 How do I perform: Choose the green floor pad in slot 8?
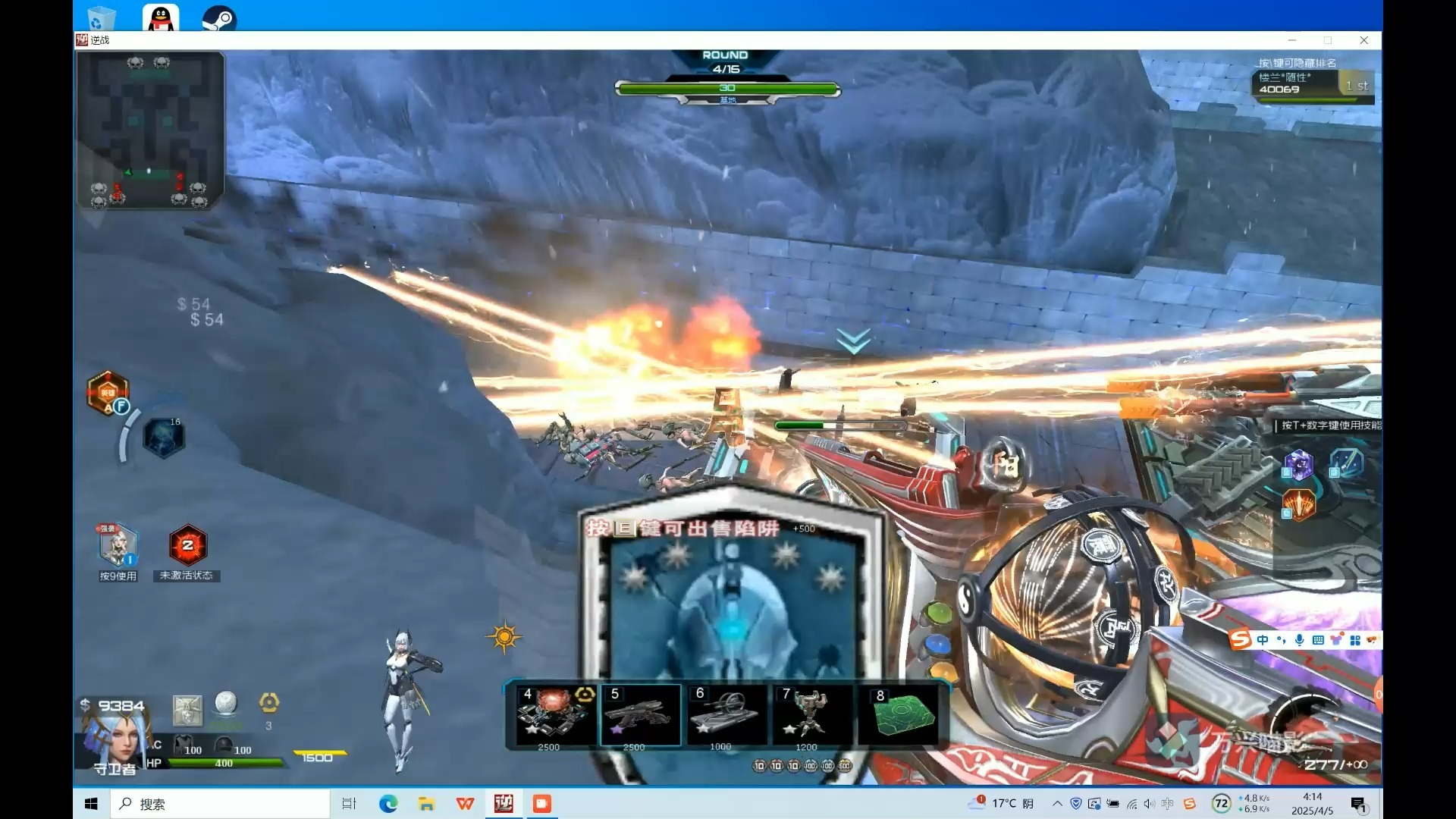(898, 715)
